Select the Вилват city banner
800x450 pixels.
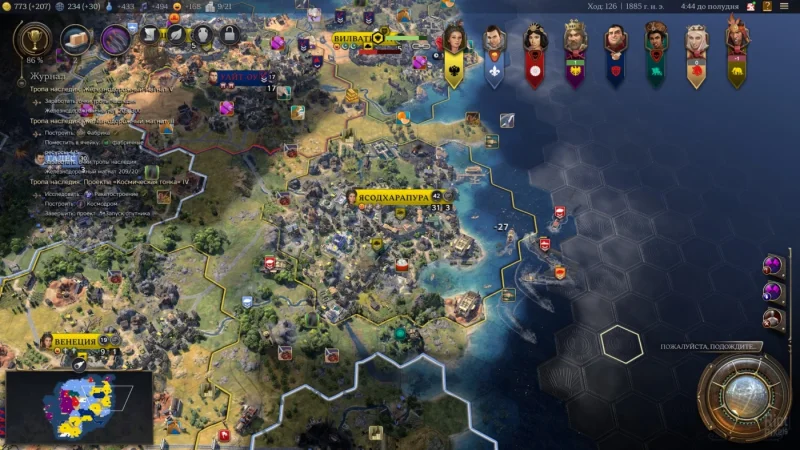click(x=352, y=40)
